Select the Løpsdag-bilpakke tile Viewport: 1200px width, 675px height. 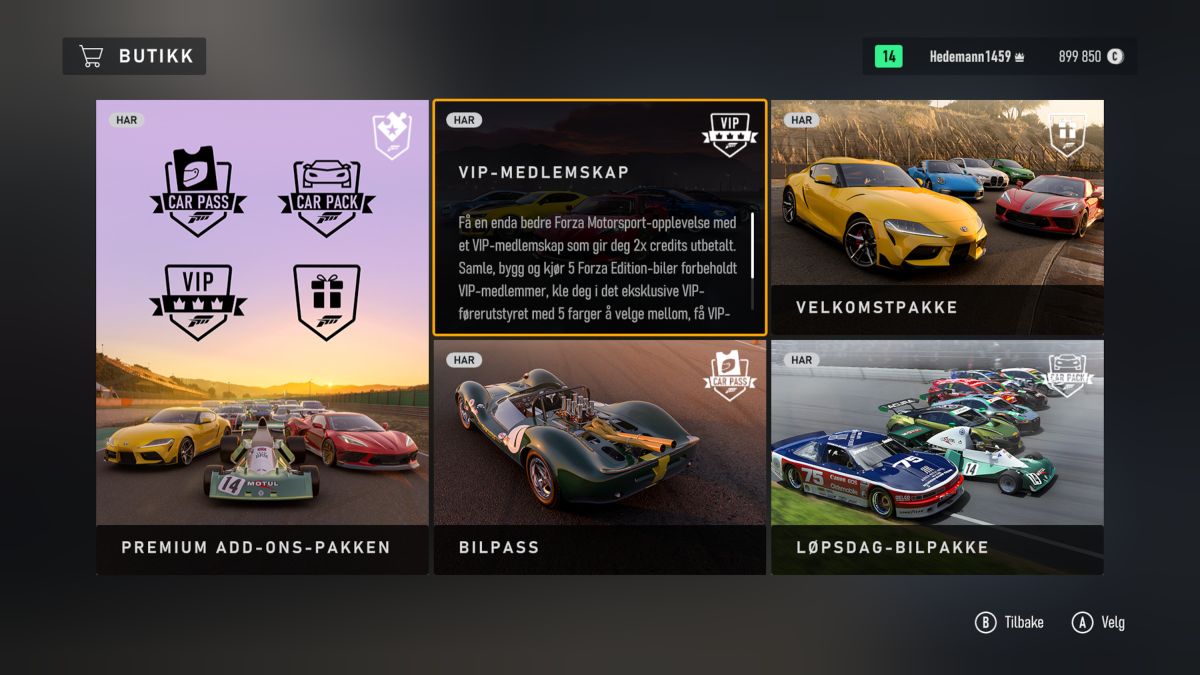point(937,457)
